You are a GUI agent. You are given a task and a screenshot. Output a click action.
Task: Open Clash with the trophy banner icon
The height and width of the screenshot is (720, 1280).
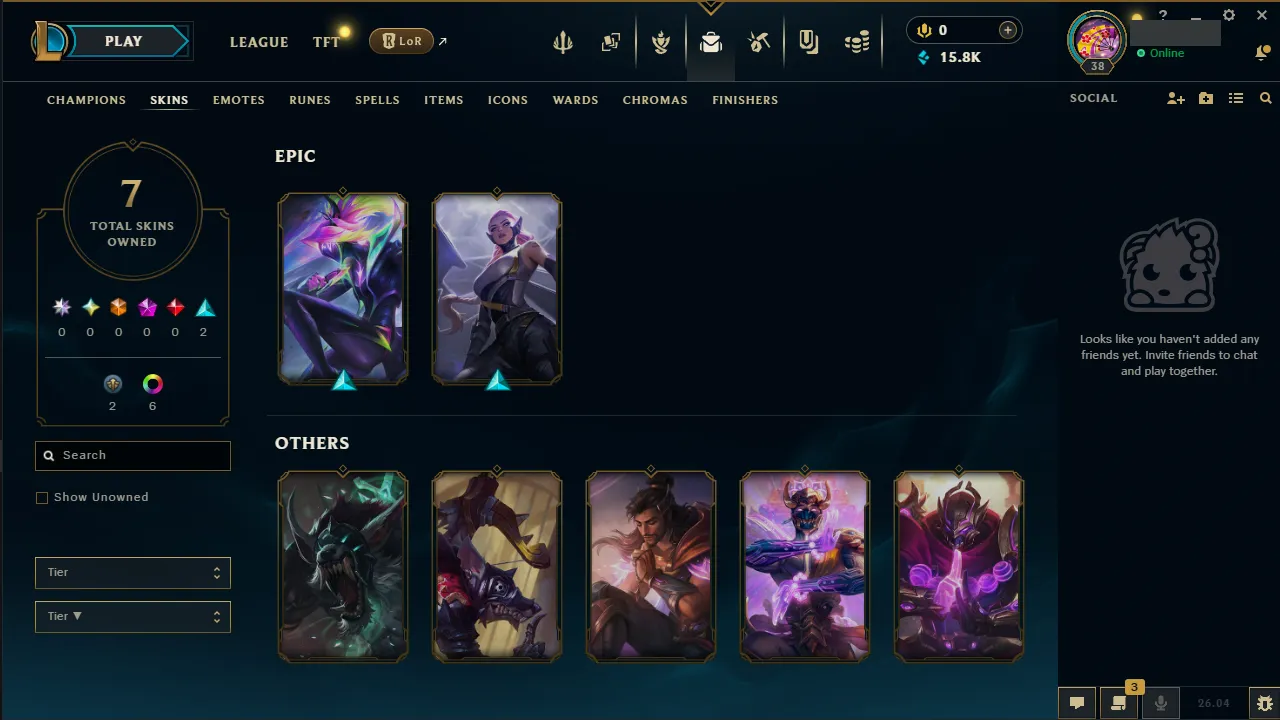pos(661,41)
